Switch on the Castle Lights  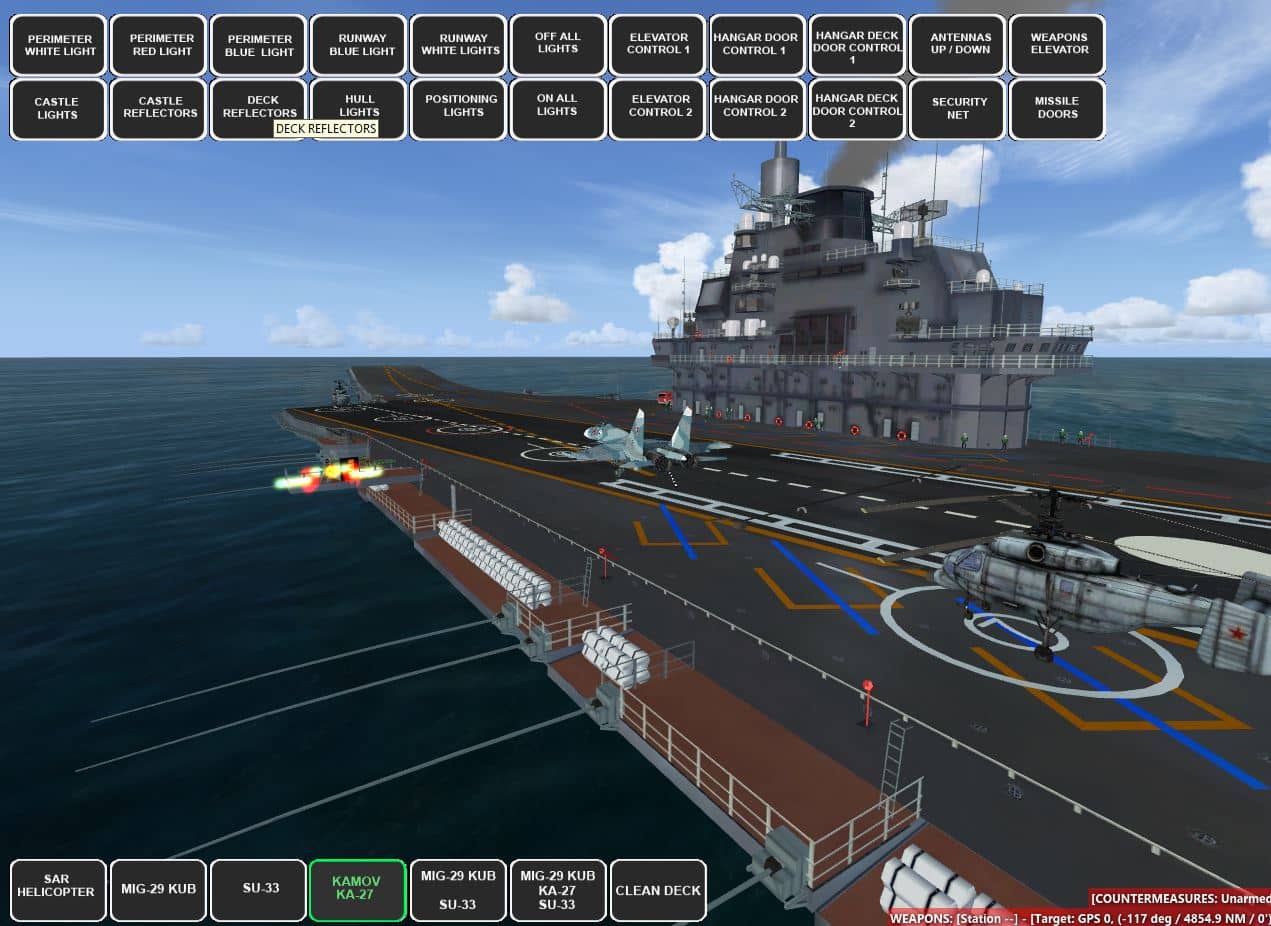58,109
